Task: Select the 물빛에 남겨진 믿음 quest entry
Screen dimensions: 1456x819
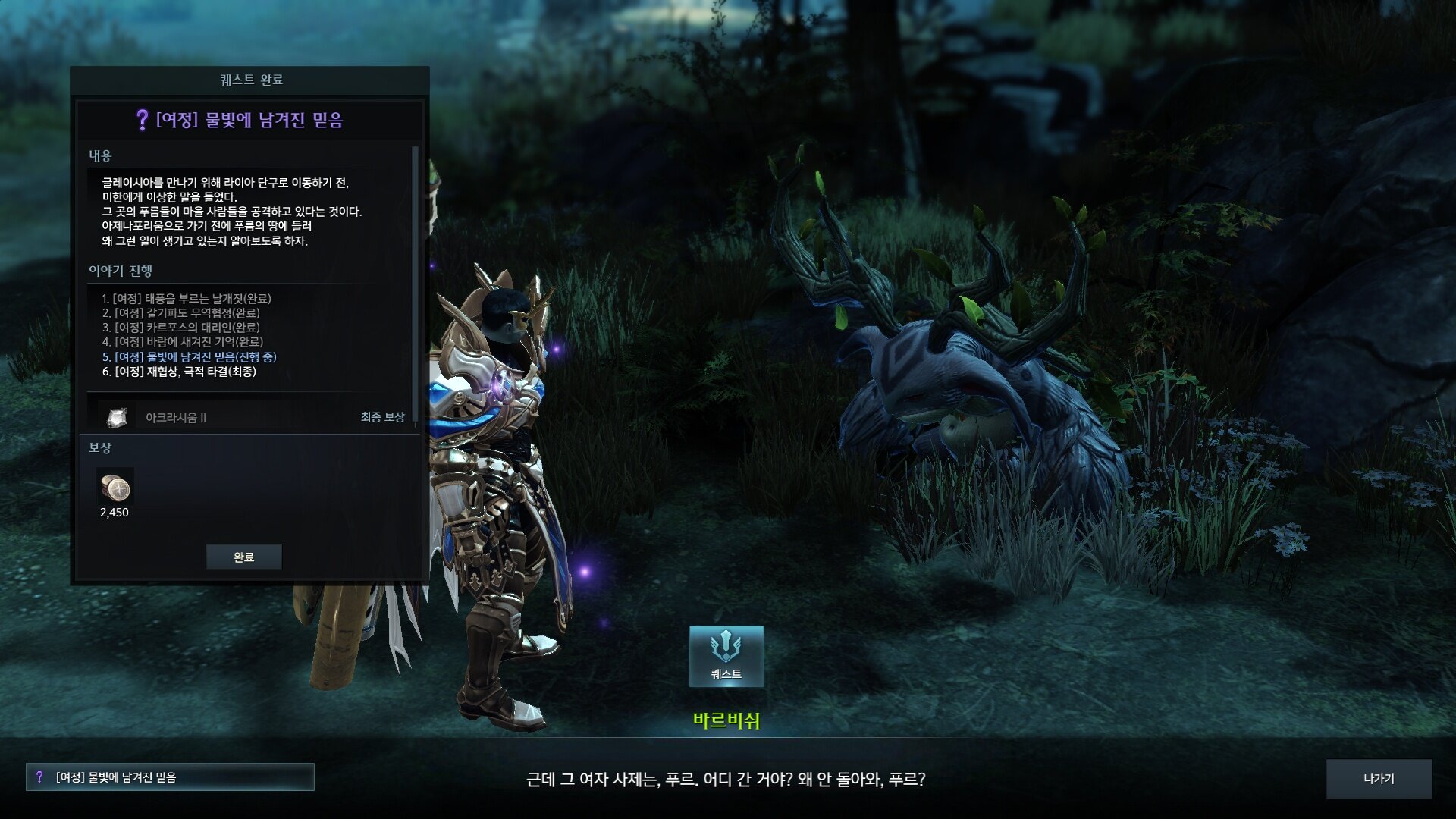Action: (x=170, y=777)
